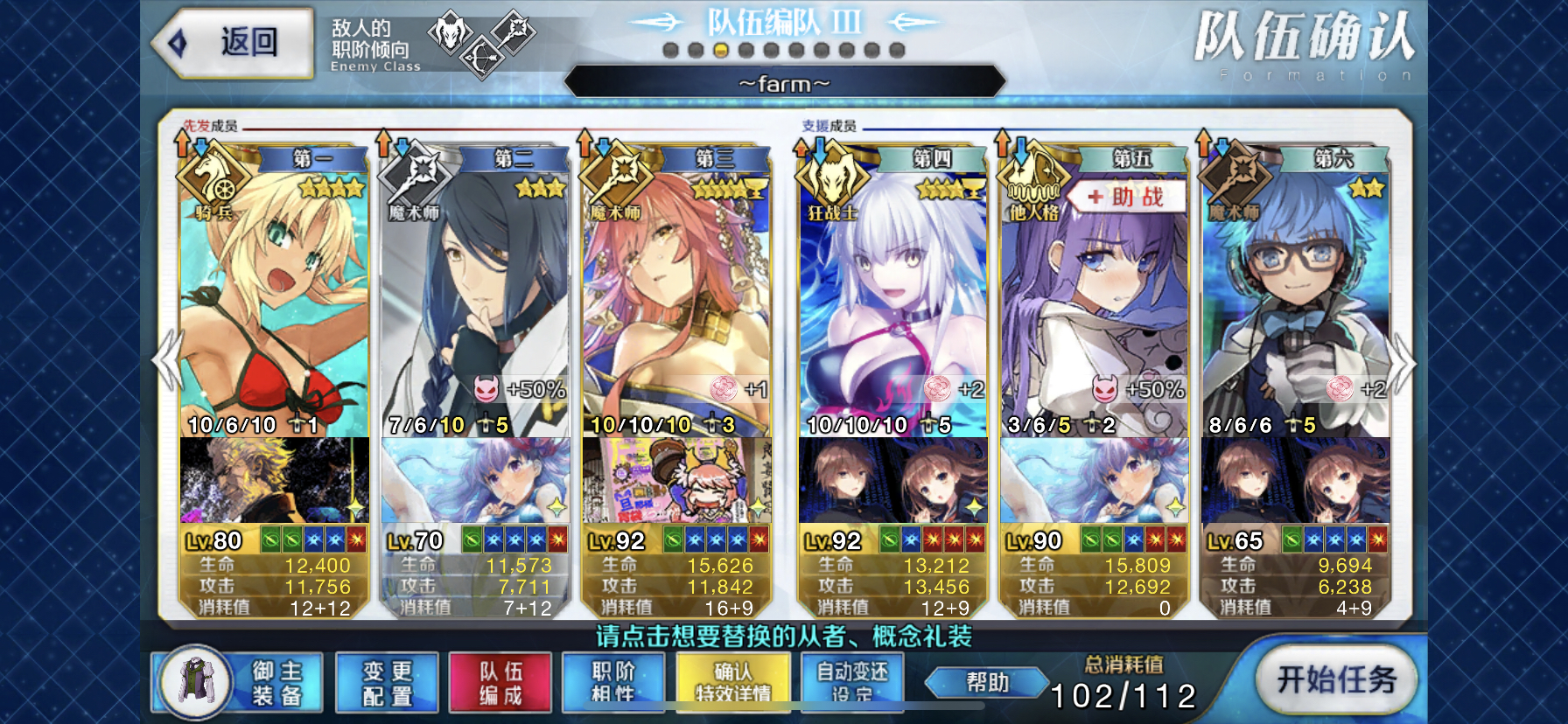
Task: Open 确认特效详情 effect details
Action: point(733,683)
